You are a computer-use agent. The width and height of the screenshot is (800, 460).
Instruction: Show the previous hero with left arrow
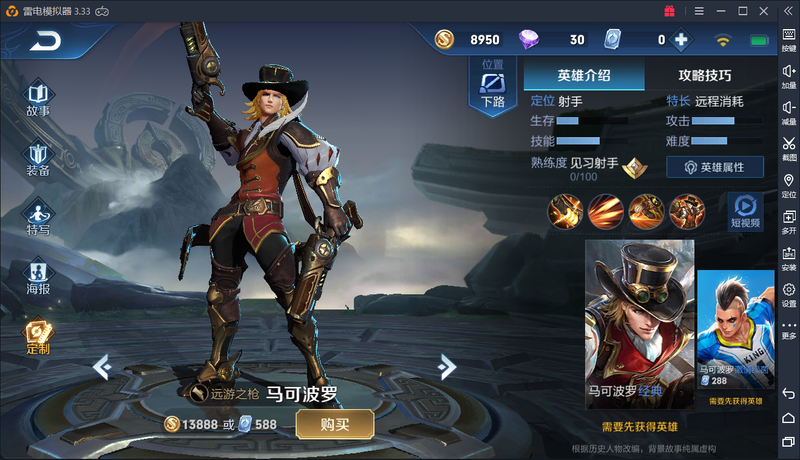click(x=101, y=367)
